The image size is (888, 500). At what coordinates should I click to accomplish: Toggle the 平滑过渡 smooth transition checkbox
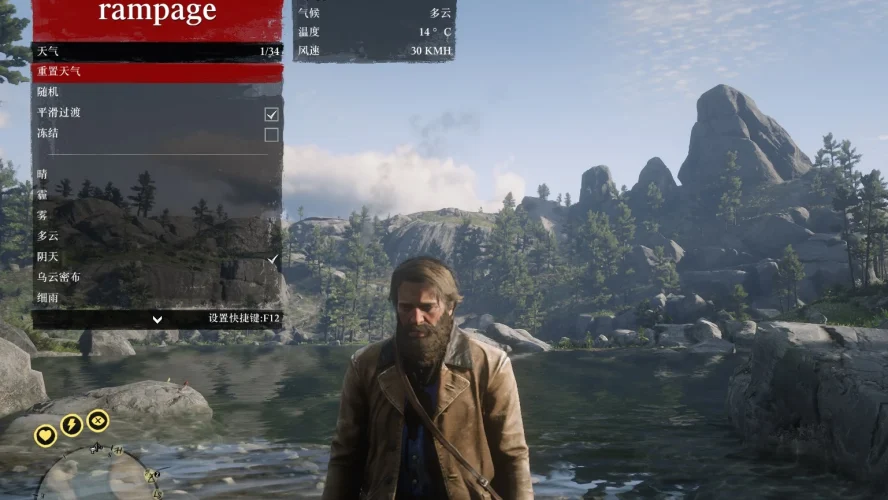[271, 114]
